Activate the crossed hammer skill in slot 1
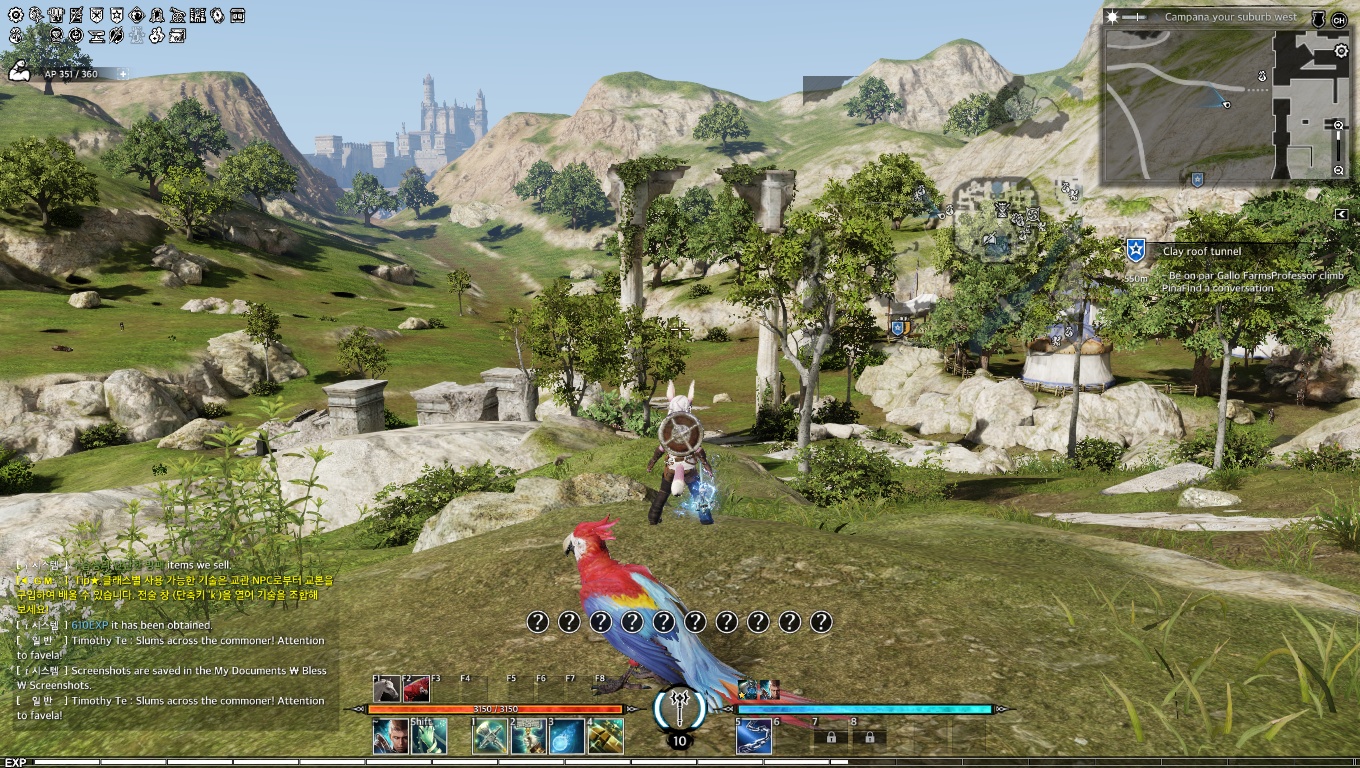This screenshot has width=1360, height=768. pyautogui.click(x=490, y=737)
